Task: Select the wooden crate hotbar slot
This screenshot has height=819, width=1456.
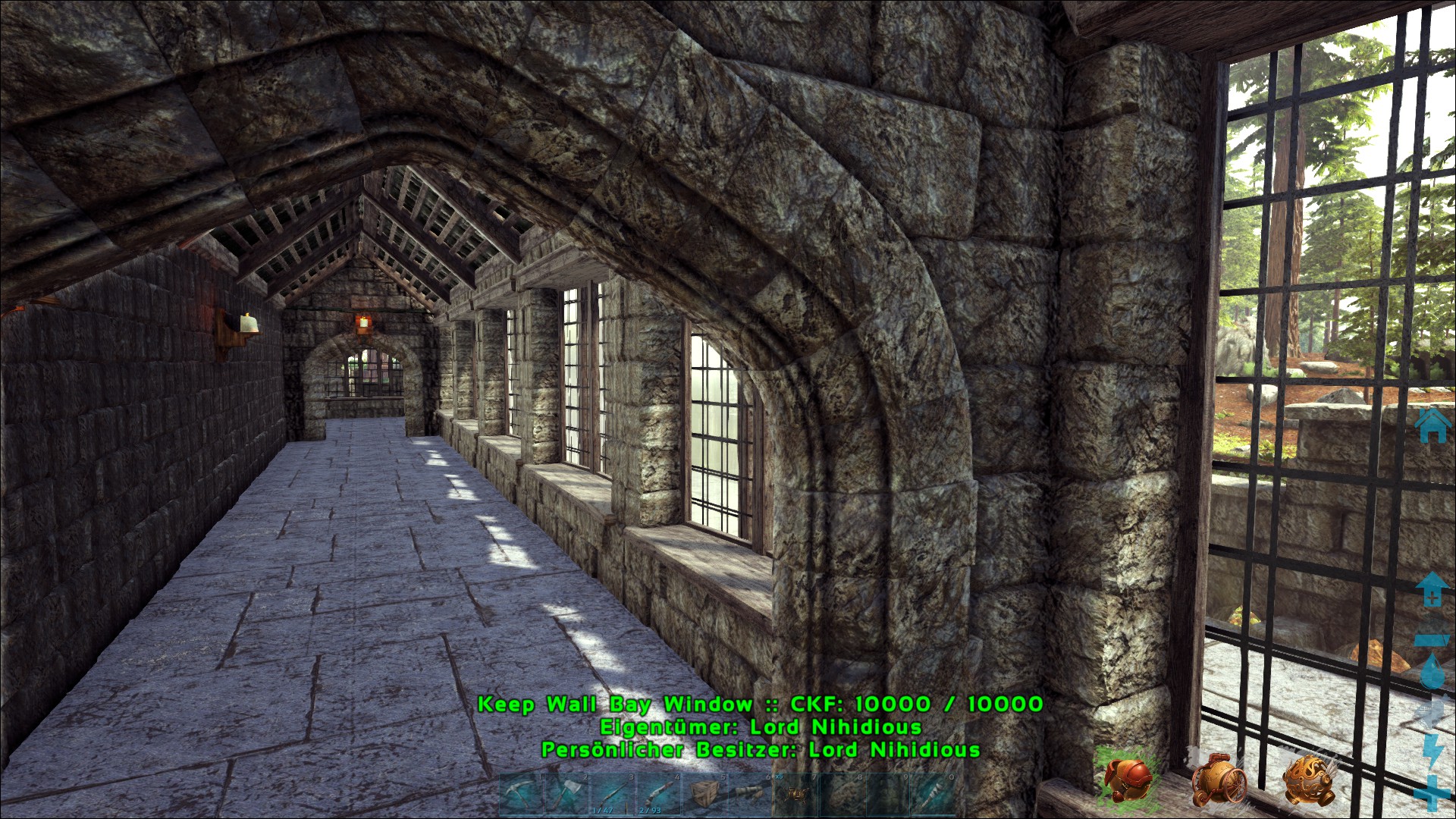Action: coord(704,795)
